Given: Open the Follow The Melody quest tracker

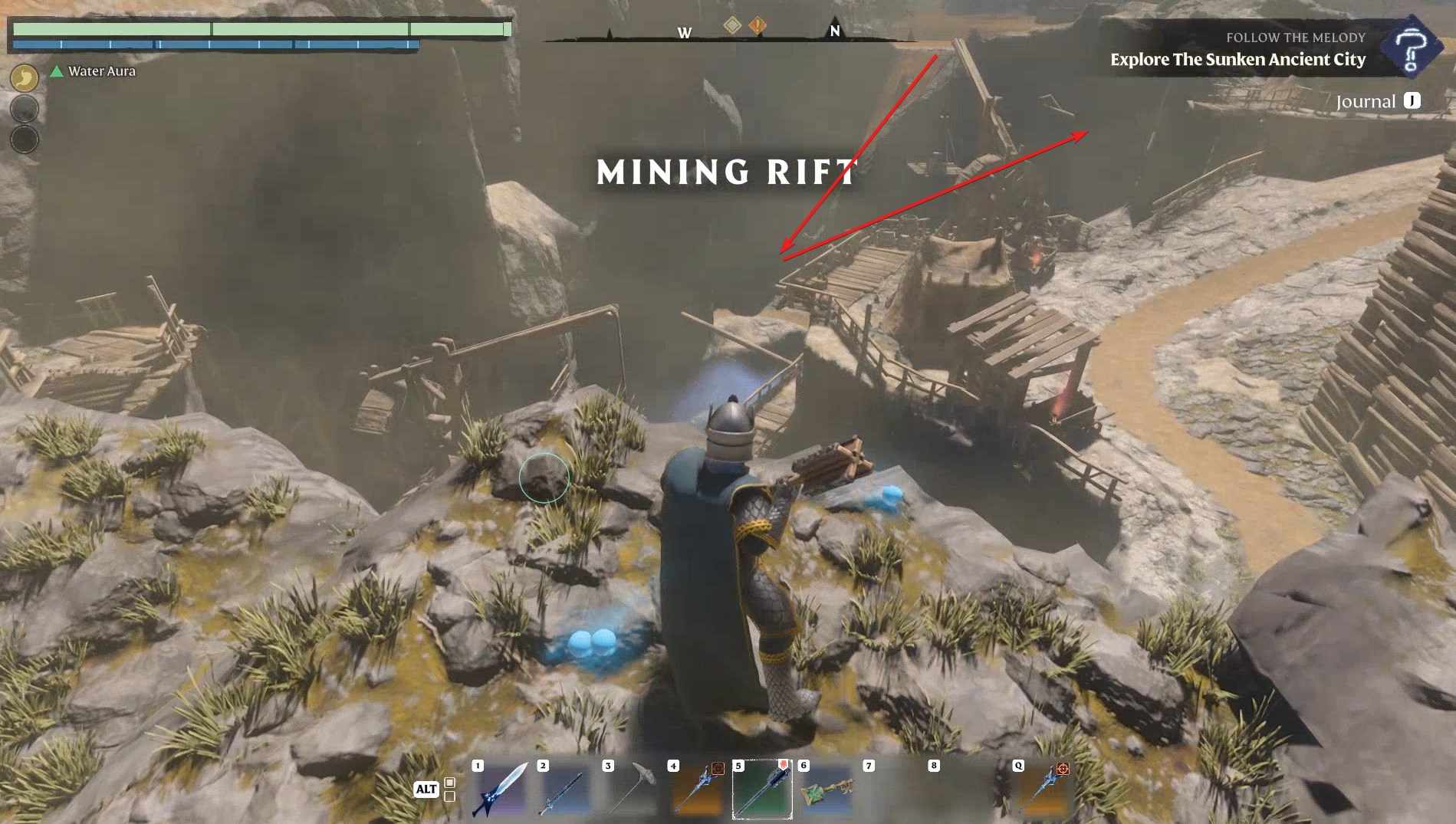Looking at the screenshot, I should [1237, 49].
